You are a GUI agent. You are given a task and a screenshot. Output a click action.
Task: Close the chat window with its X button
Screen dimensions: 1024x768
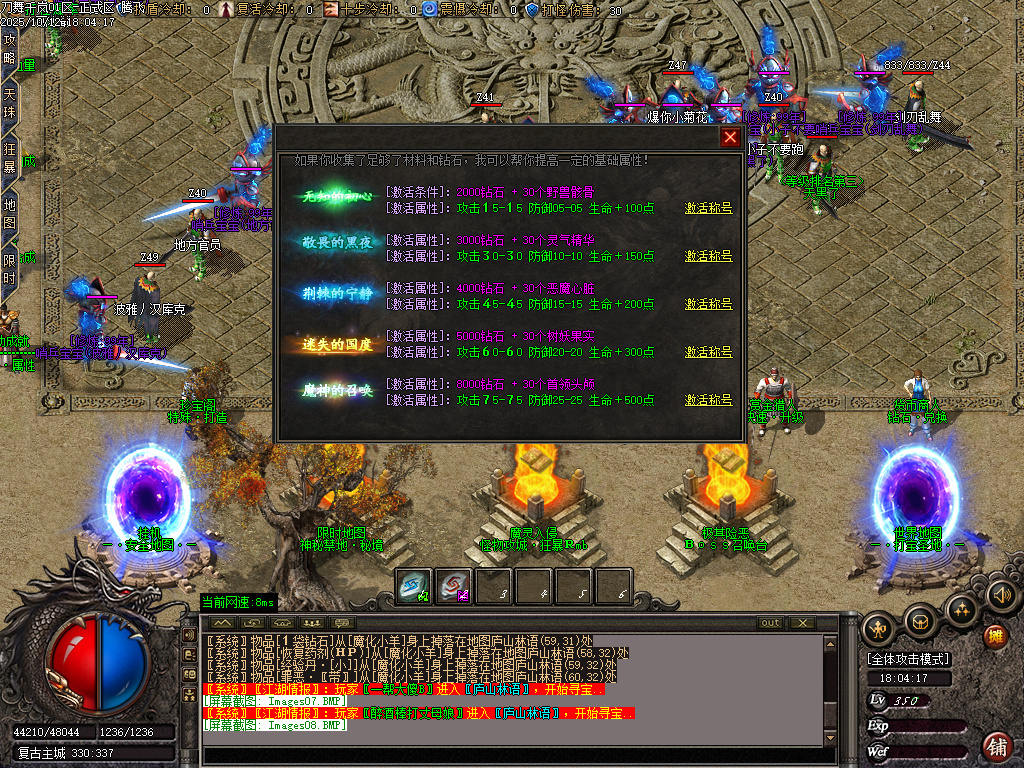tap(801, 623)
